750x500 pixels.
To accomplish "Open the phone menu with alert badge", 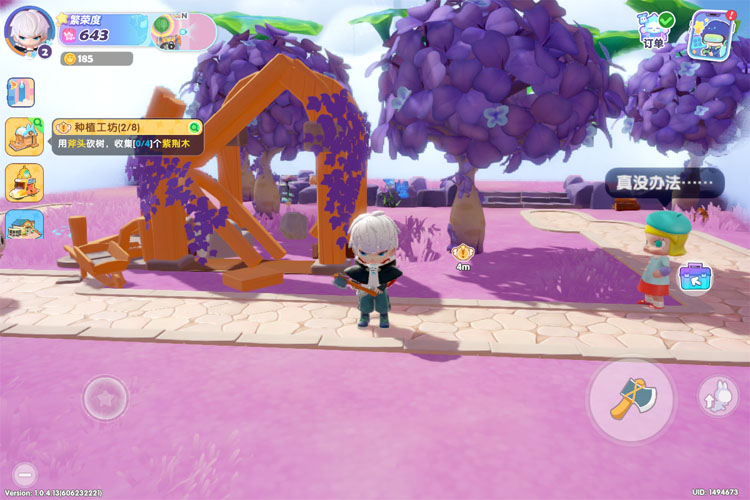I will tap(712, 32).
